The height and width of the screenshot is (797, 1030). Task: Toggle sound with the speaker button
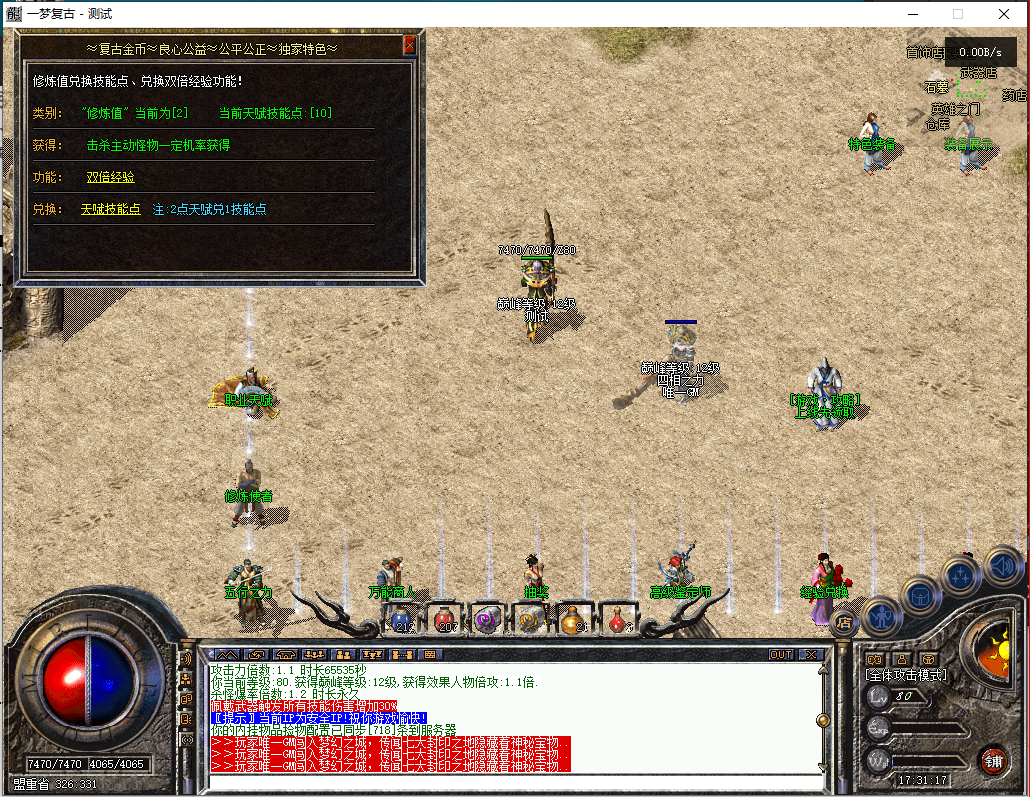tap(1001, 565)
